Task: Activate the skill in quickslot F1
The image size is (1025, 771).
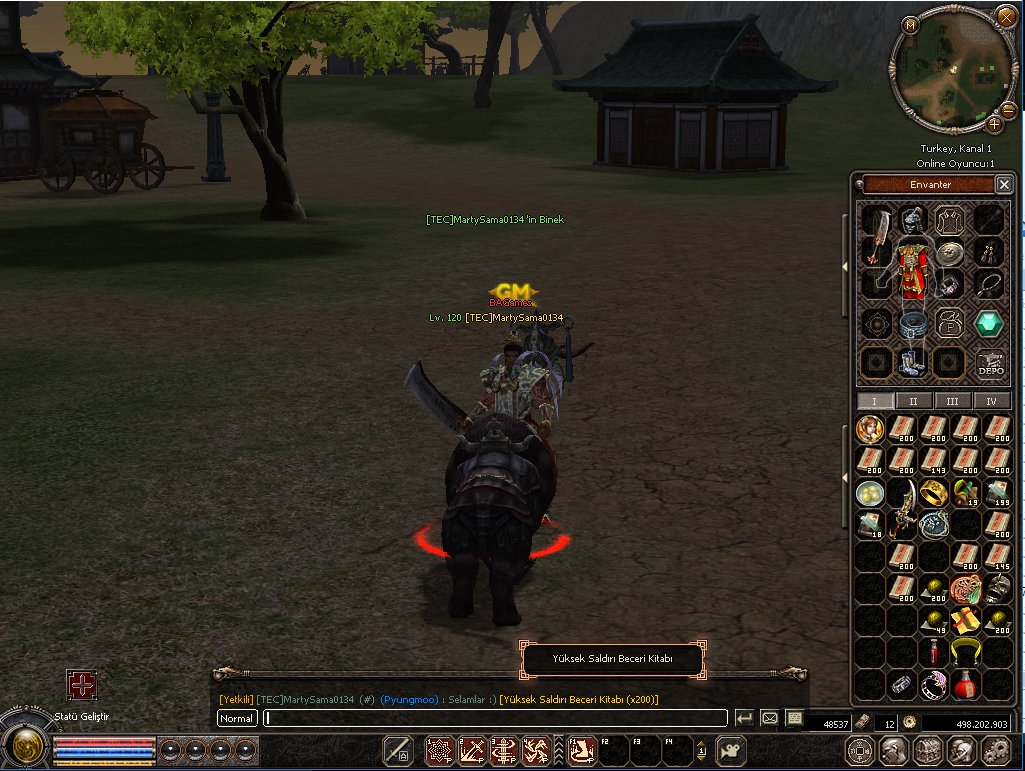Action: pyautogui.click(x=583, y=749)
